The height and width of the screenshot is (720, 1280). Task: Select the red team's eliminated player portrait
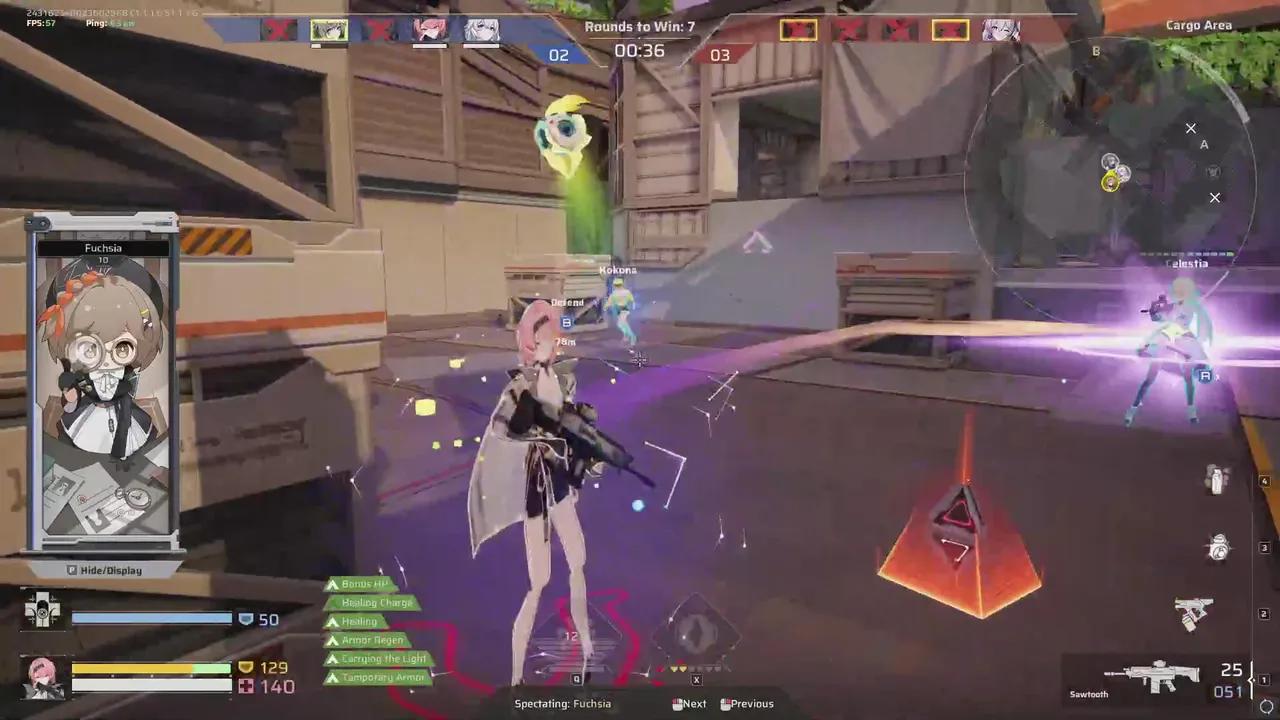pos(800,31)
